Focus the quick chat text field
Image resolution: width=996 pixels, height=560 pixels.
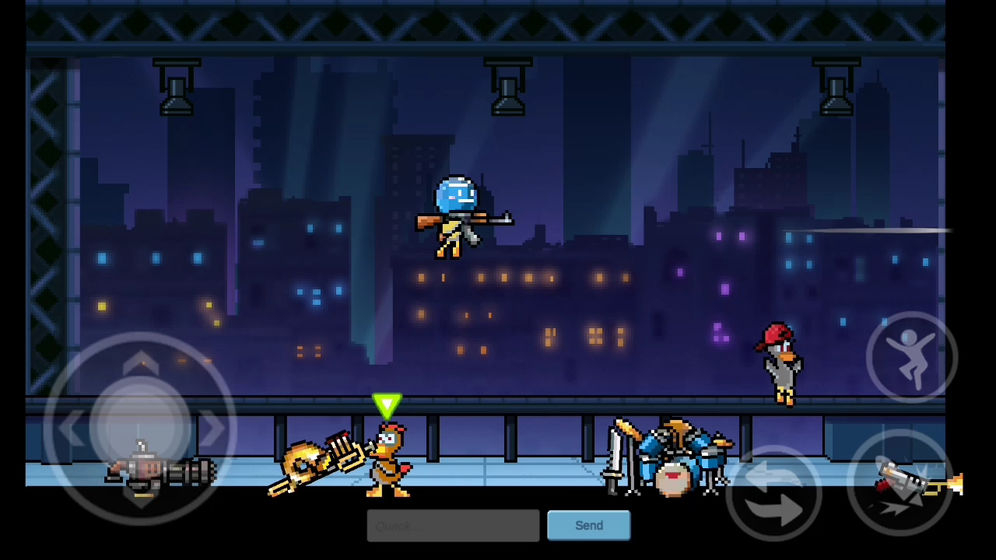tap(453, 525)
